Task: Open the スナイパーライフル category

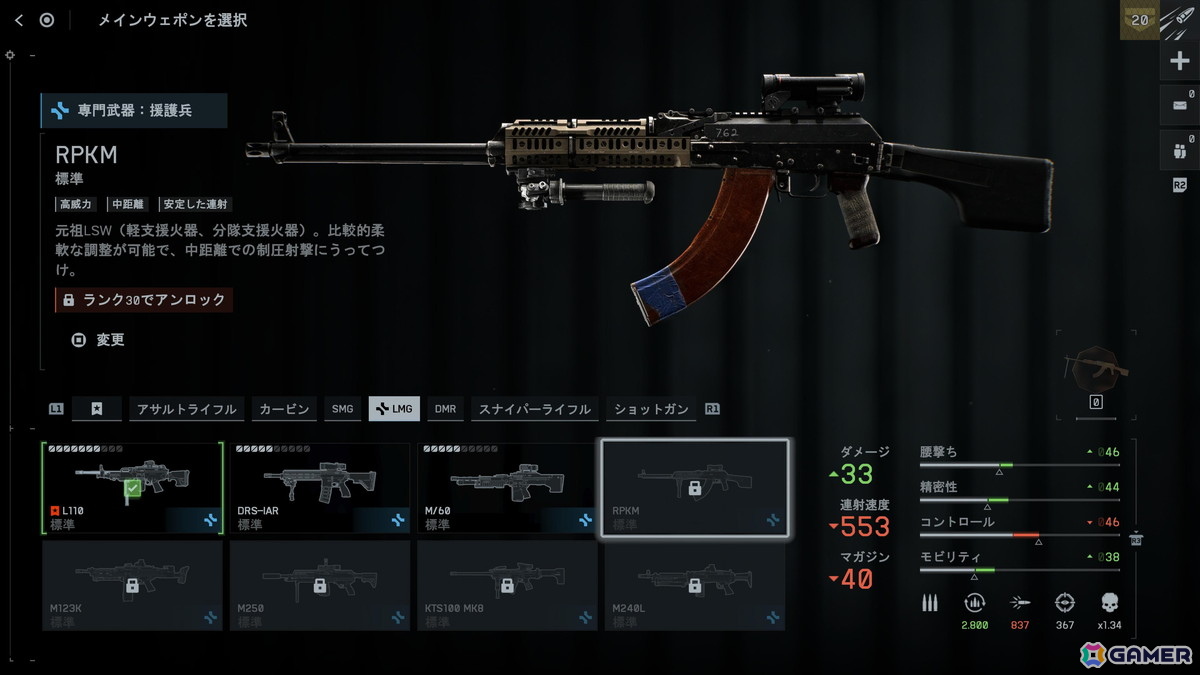Action: tap(534, 409)
